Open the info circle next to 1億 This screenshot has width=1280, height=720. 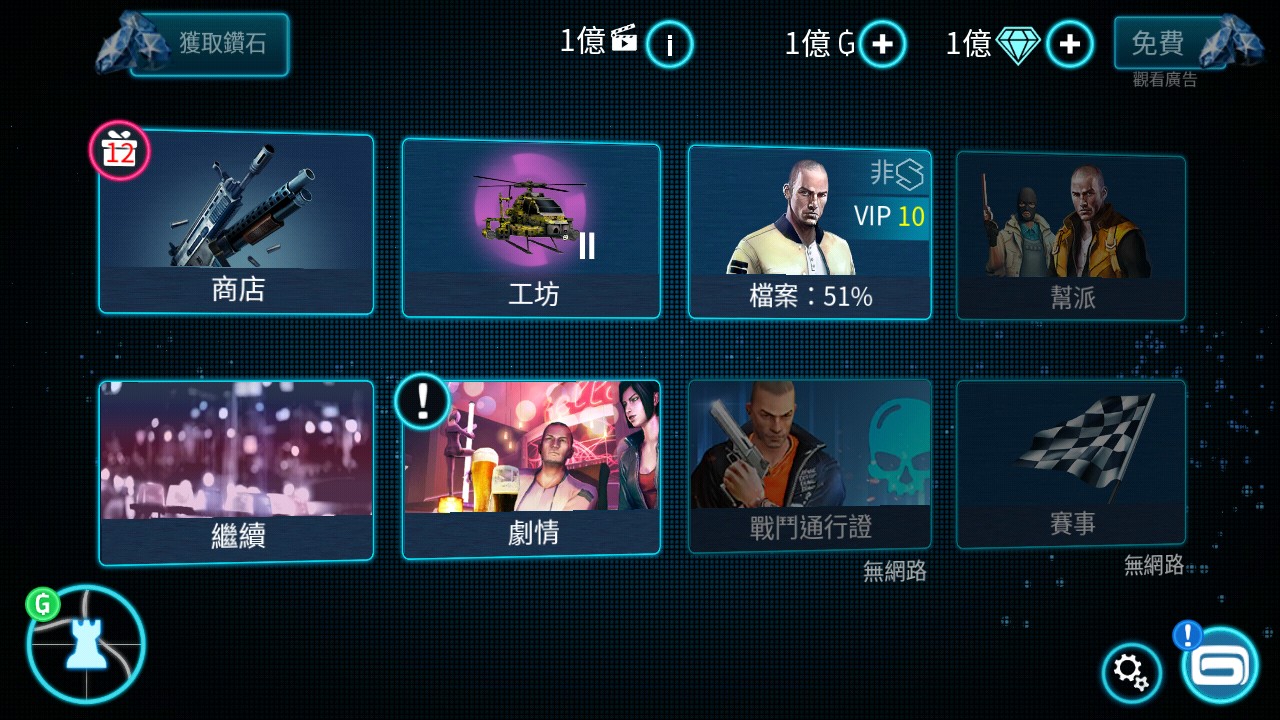tap(668, 45)
